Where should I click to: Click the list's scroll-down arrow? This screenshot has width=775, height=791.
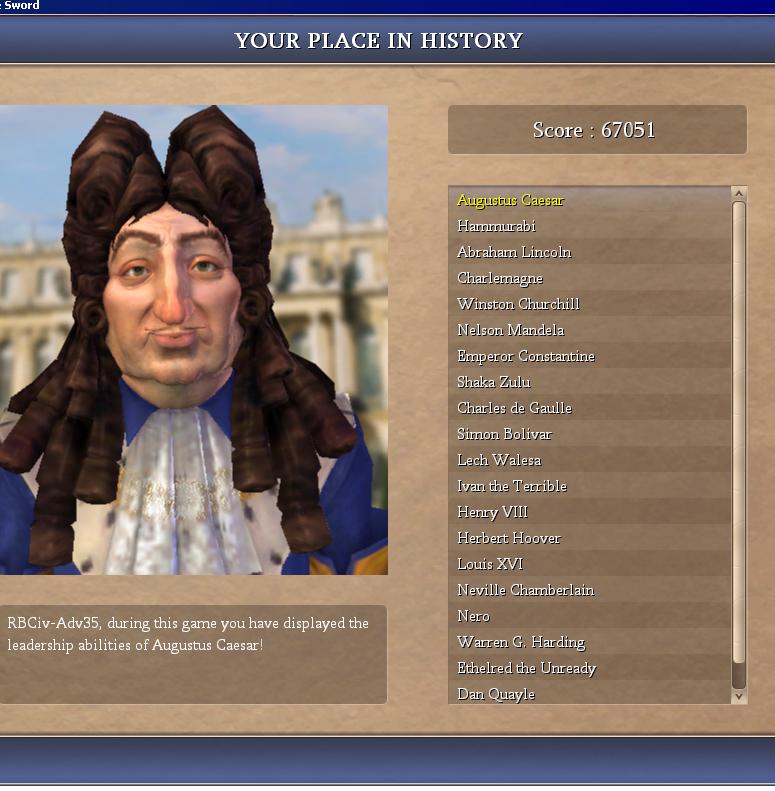coord(739,696)
